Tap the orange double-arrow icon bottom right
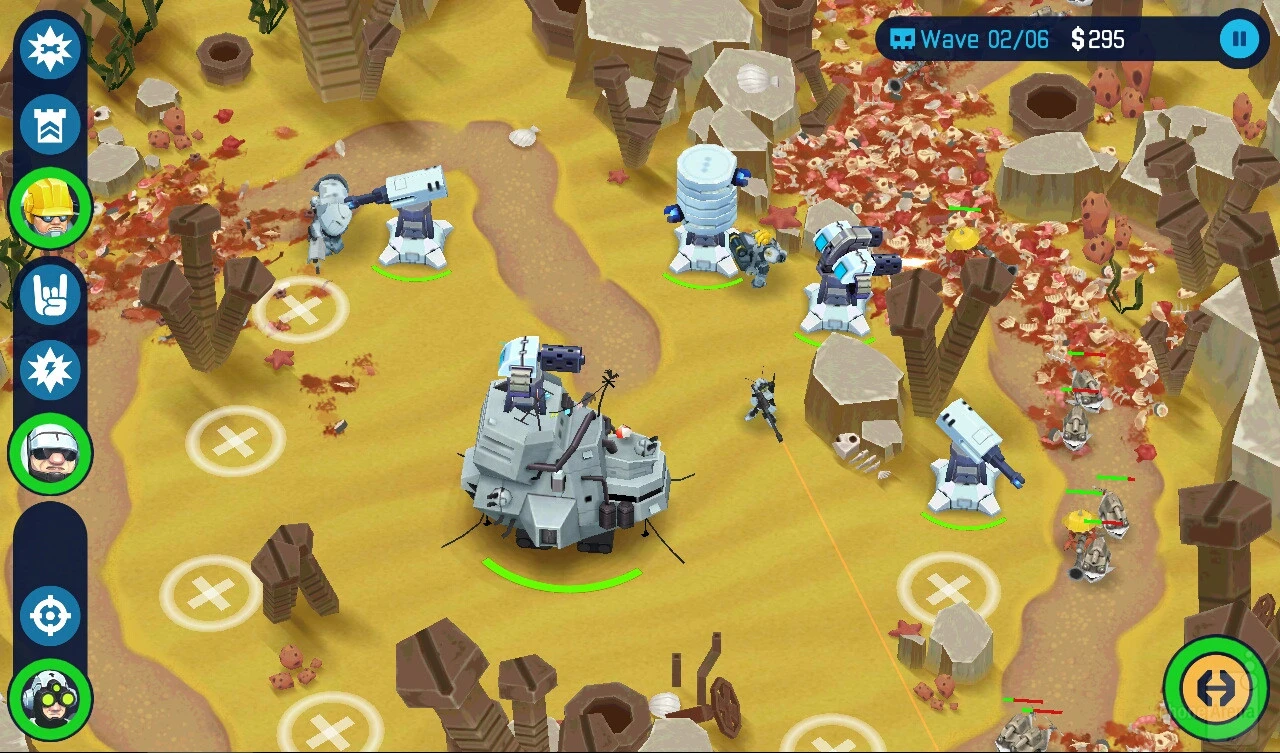1280x753 pixels. [x=1217, y=689]
